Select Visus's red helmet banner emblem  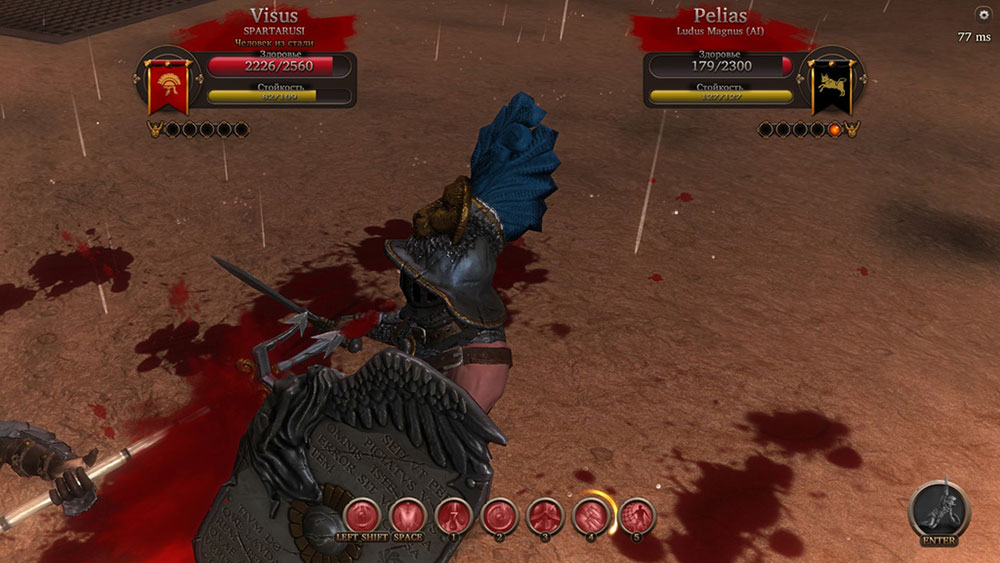point(168,87)
